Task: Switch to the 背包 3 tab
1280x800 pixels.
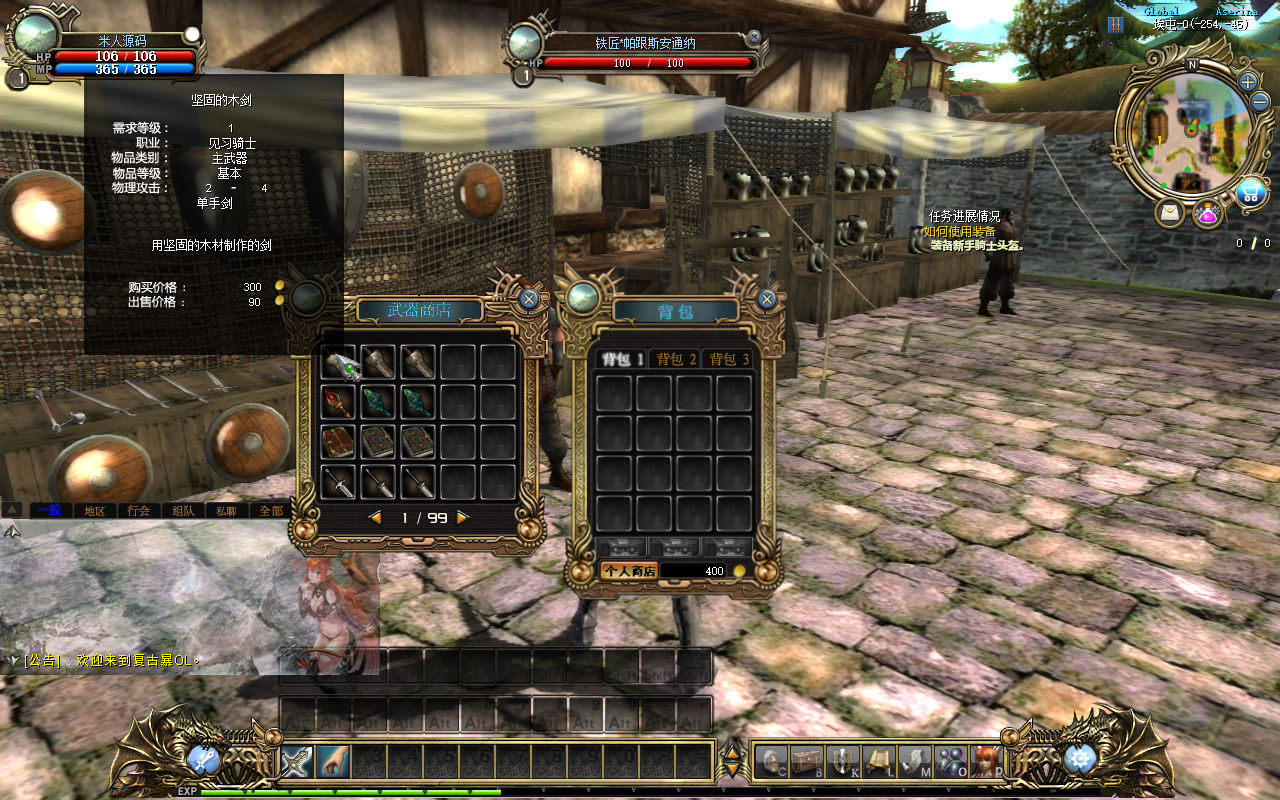Action: [x=729, y=359]
